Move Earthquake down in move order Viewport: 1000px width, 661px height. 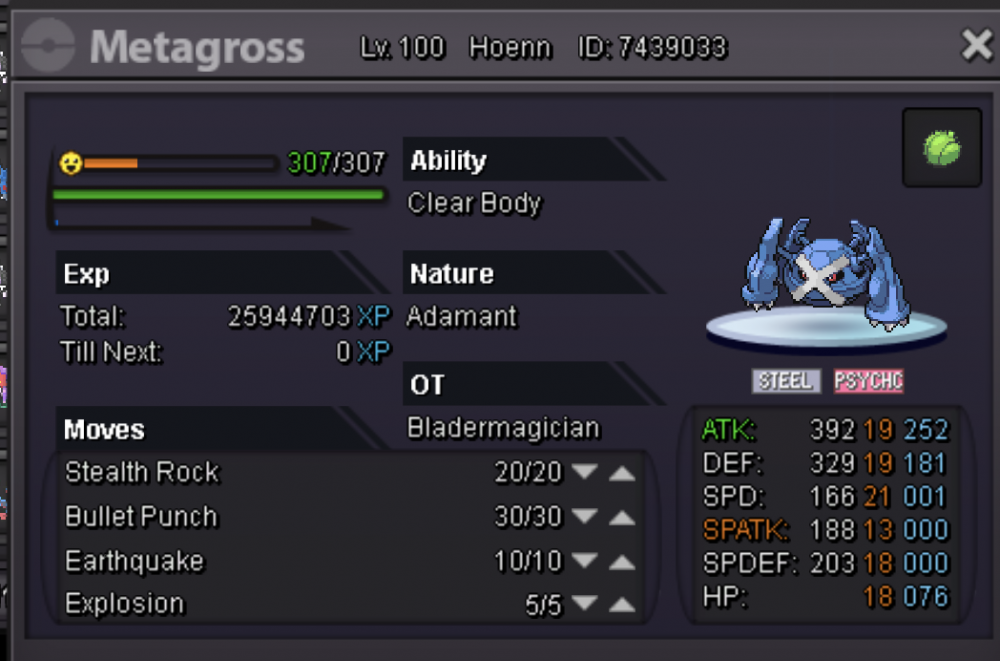[585, 561]
